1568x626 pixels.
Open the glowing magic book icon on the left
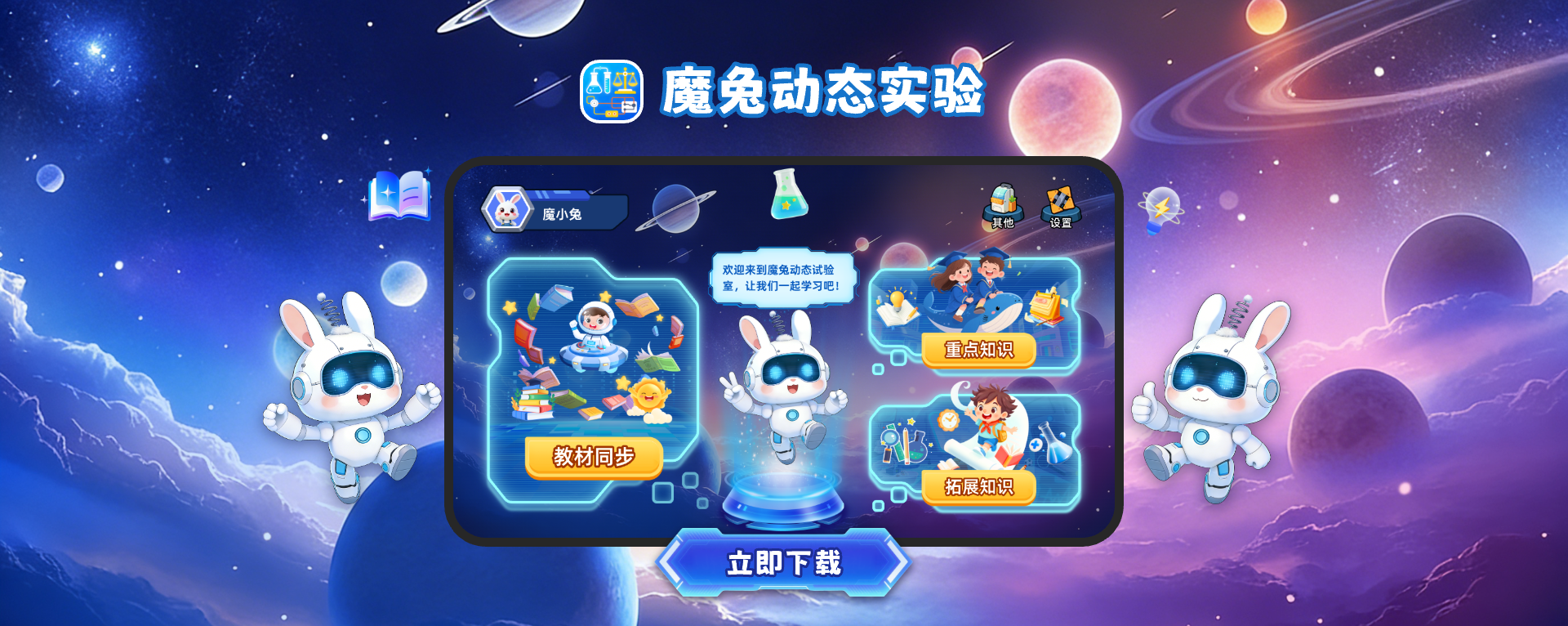coord(400,196)
